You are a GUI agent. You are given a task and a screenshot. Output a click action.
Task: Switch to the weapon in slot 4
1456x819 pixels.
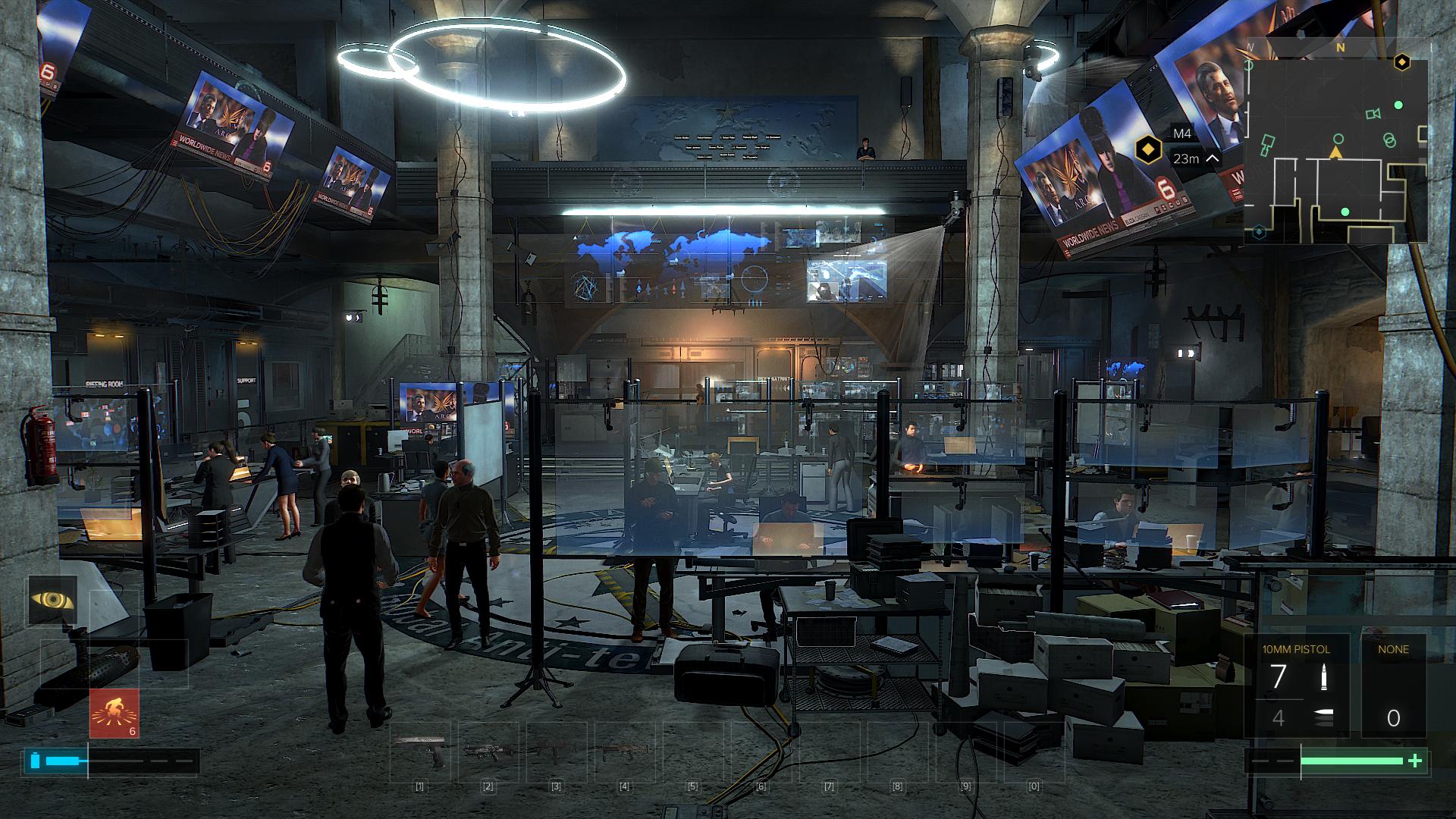(x=624, y=752)
